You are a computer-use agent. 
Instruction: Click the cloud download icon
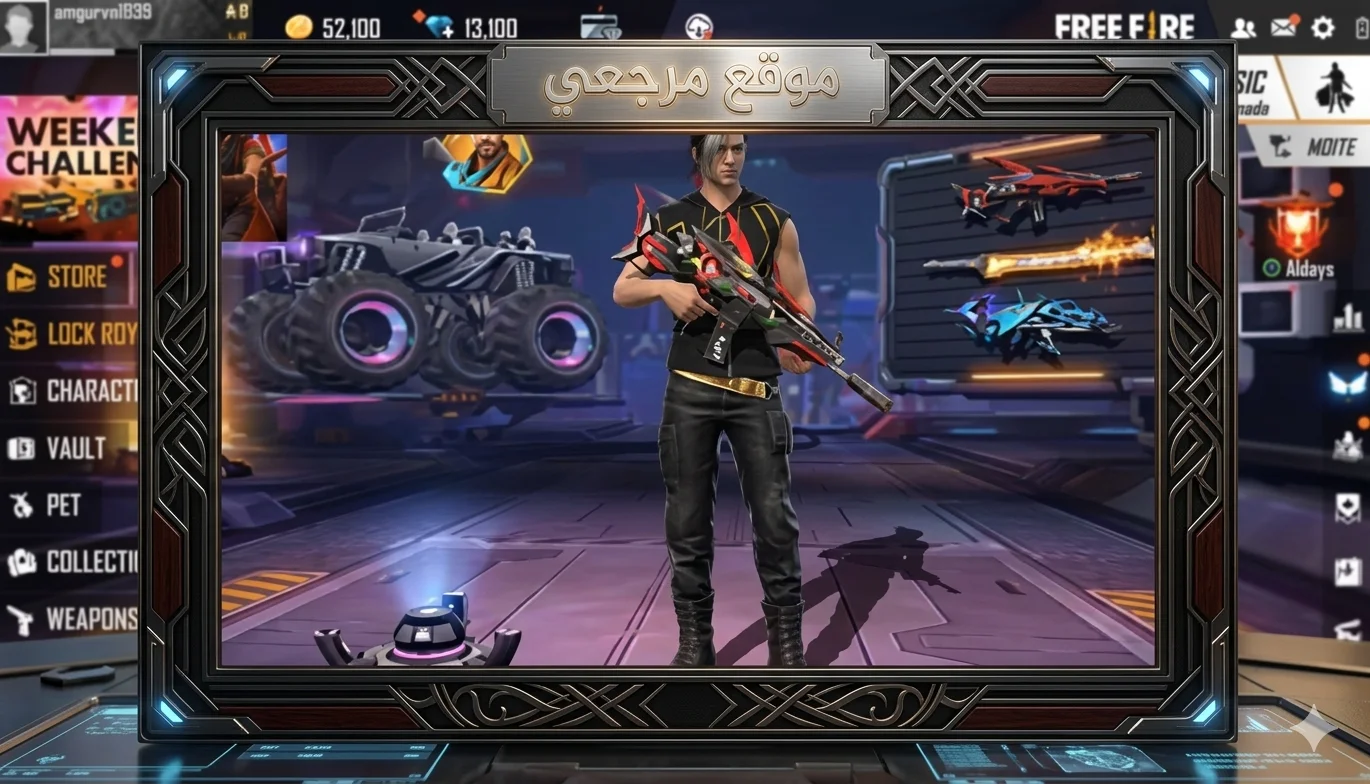[699, 27]
